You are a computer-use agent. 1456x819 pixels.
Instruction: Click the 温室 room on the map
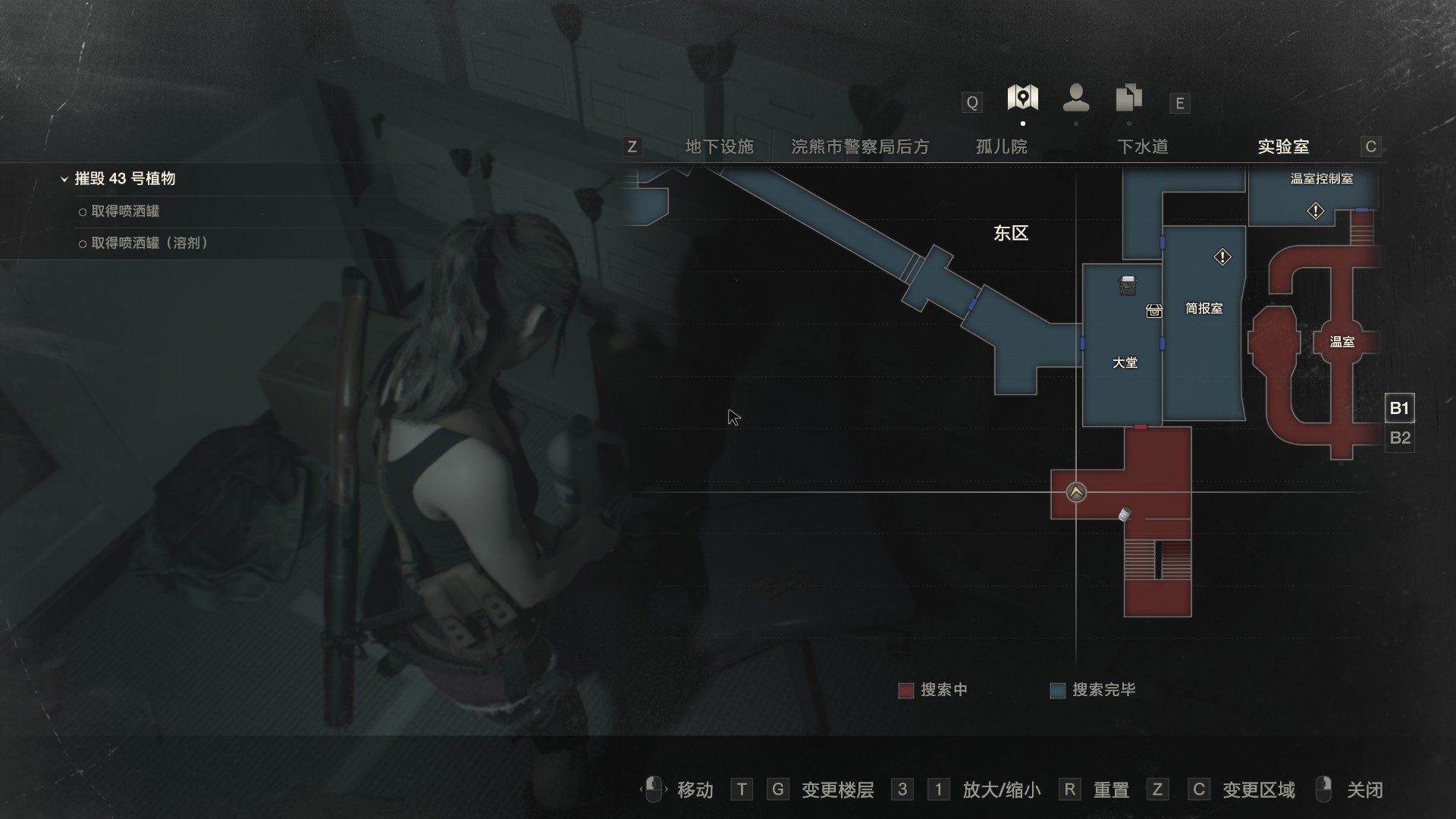1341,342
